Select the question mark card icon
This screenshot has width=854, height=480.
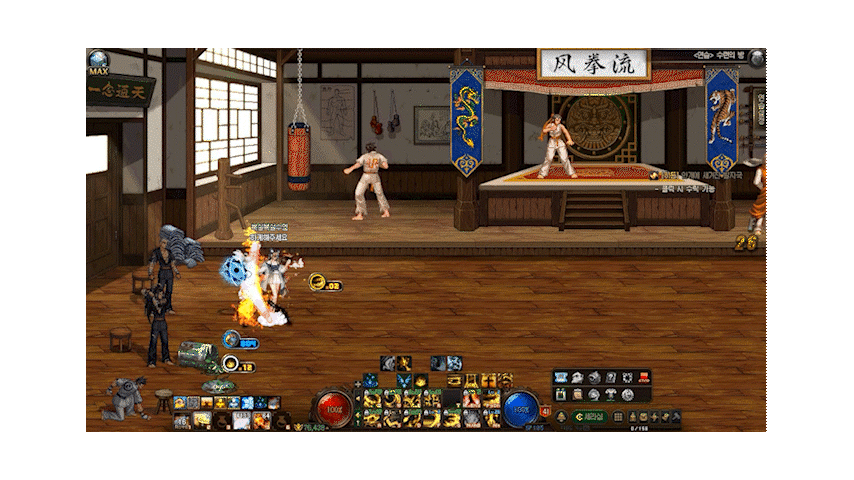click(610, 377)
